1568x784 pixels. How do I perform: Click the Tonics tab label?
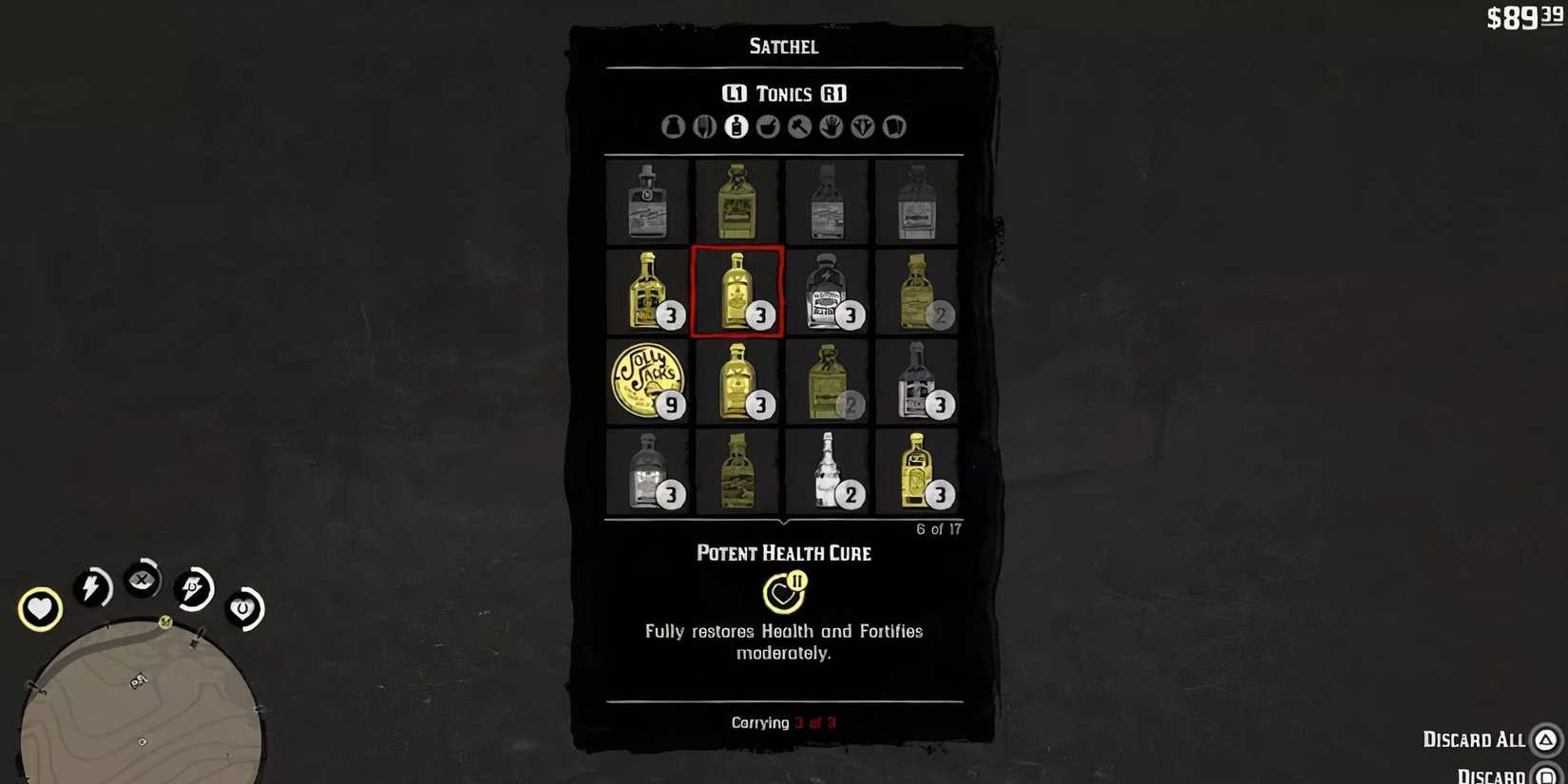tap(785, 93)
